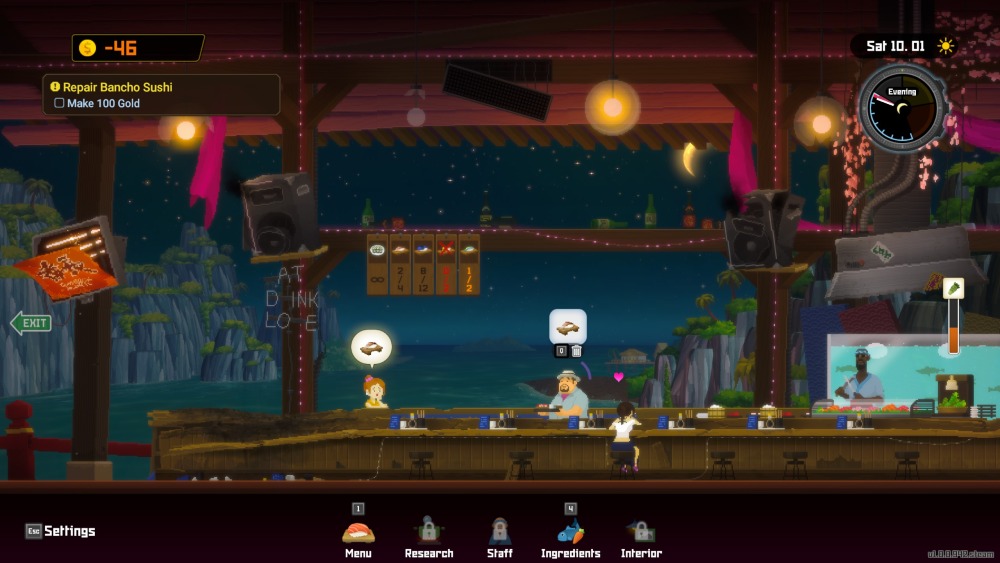Screen dimensions: 1000x563
Task: Open Settings
Action: click(x=61, y=531)
